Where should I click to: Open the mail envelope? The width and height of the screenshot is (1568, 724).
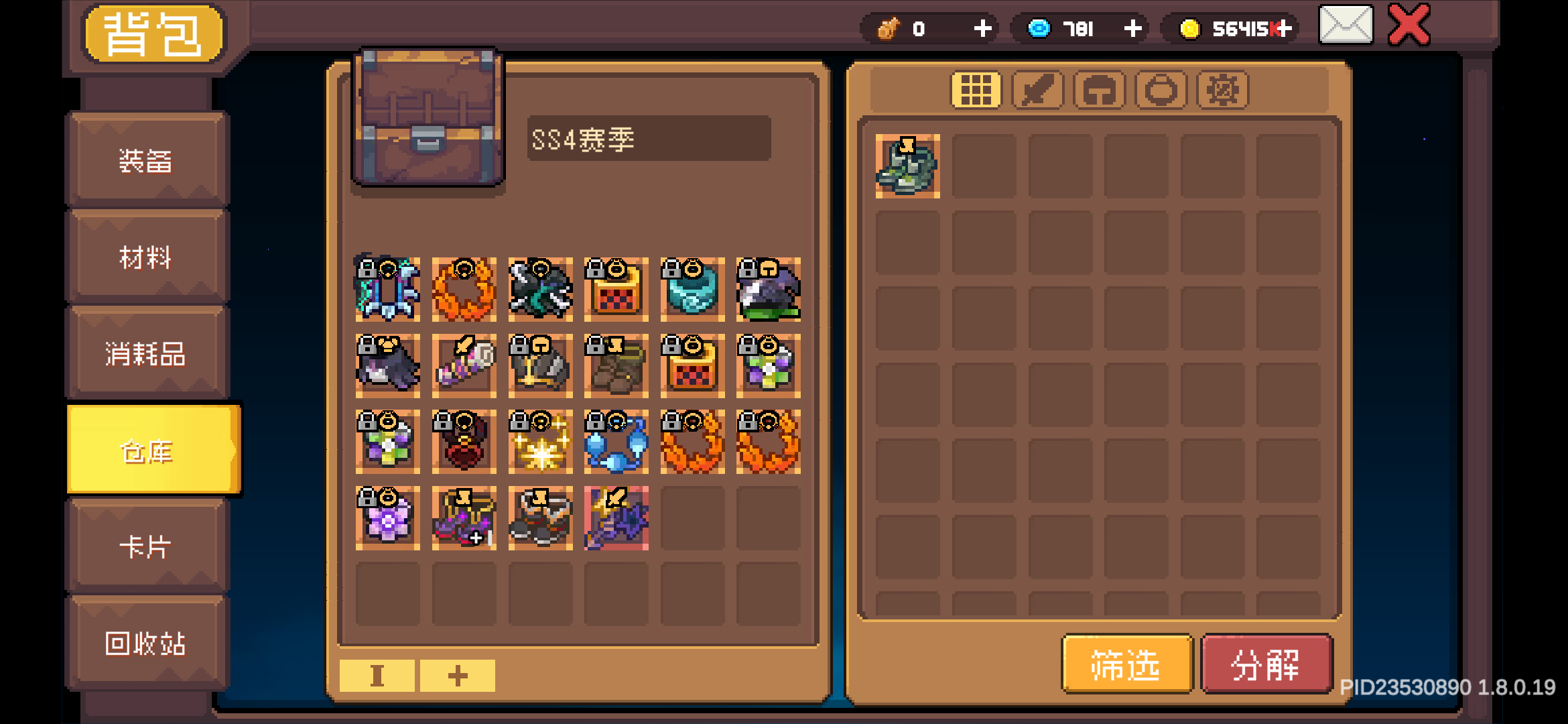[x=1345, y=27]
